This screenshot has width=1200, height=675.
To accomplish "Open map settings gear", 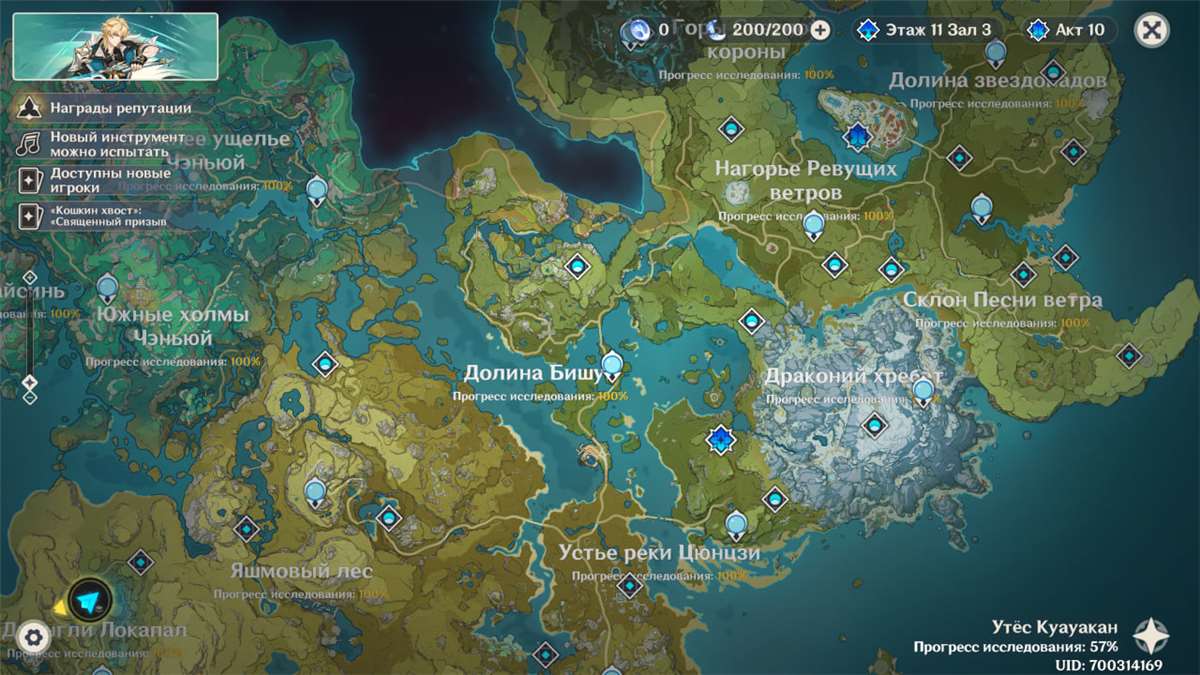I will pos(34,636).
